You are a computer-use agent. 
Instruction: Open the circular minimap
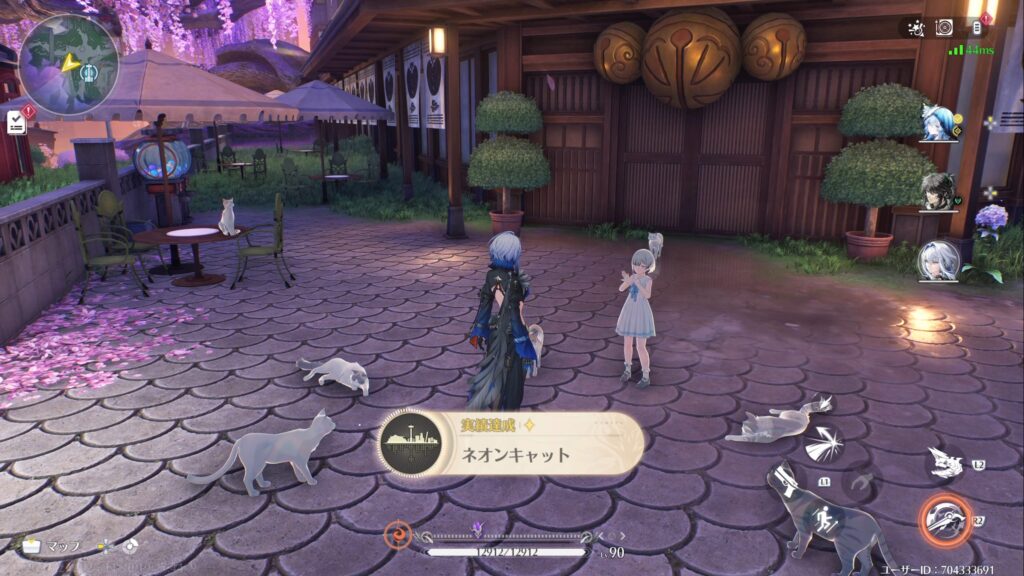[68, 64]
